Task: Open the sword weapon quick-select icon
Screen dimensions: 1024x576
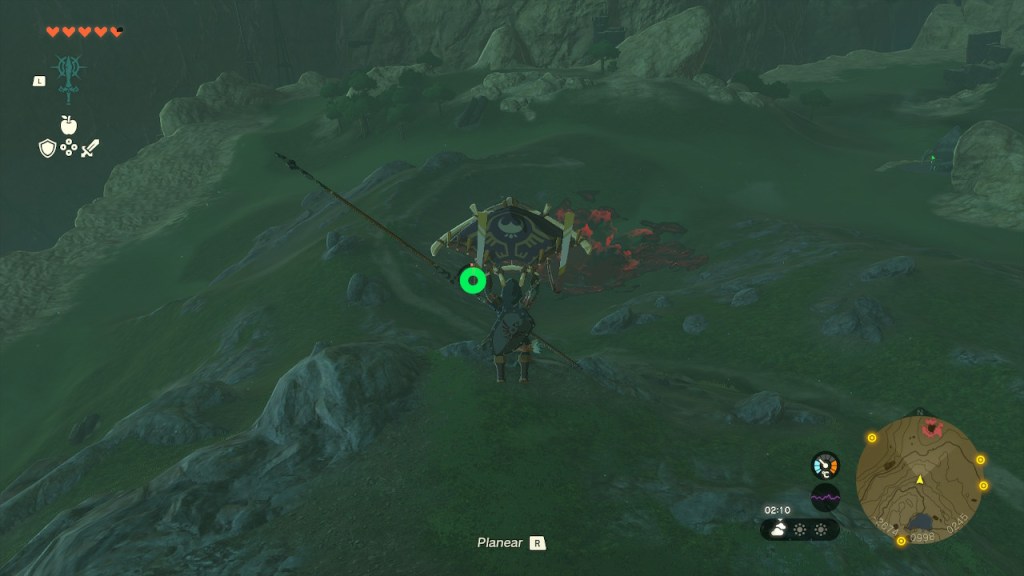Action: pos(90,148)
